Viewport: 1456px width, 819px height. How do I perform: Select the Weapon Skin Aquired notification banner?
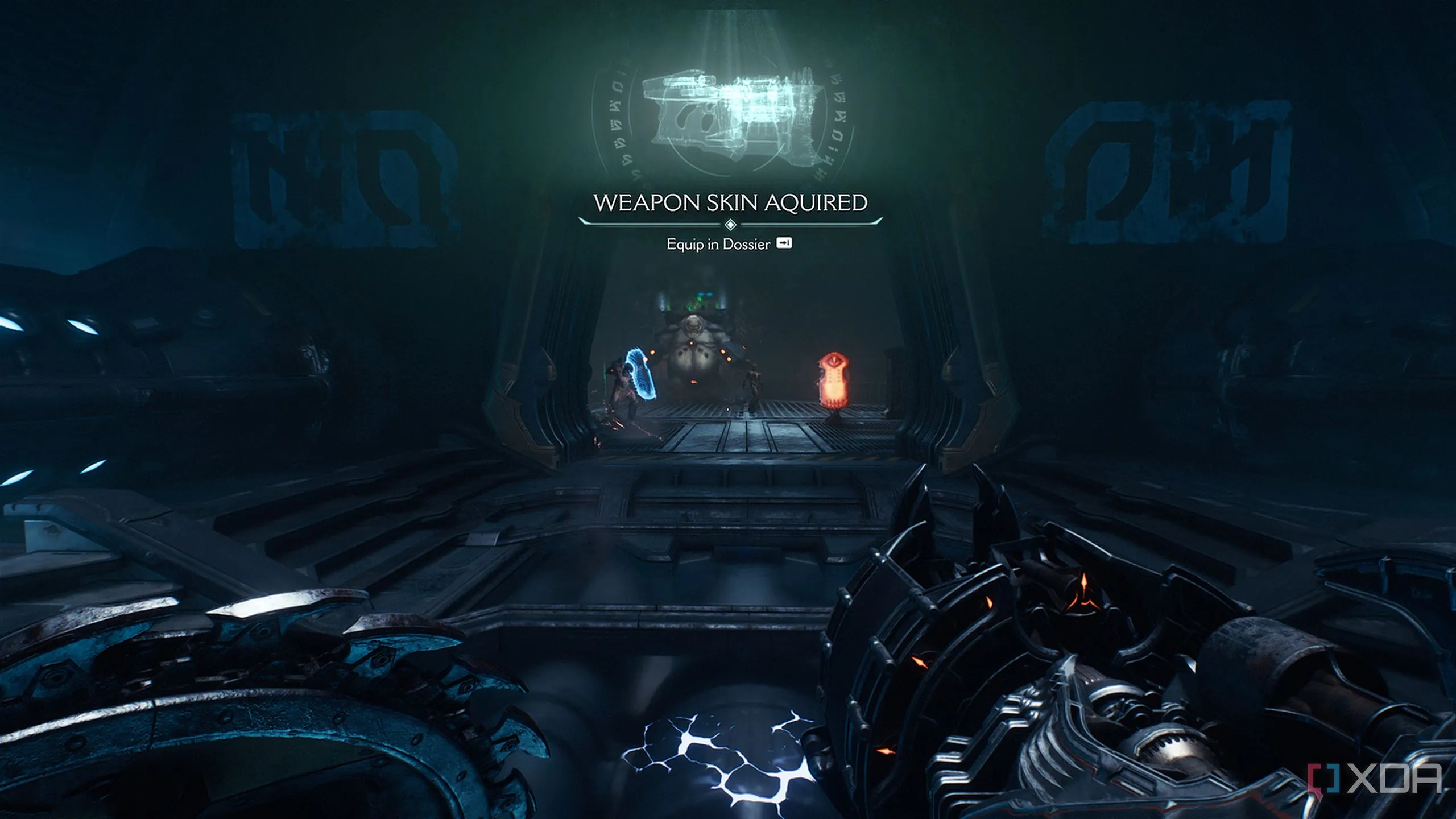tap(730, 203)
